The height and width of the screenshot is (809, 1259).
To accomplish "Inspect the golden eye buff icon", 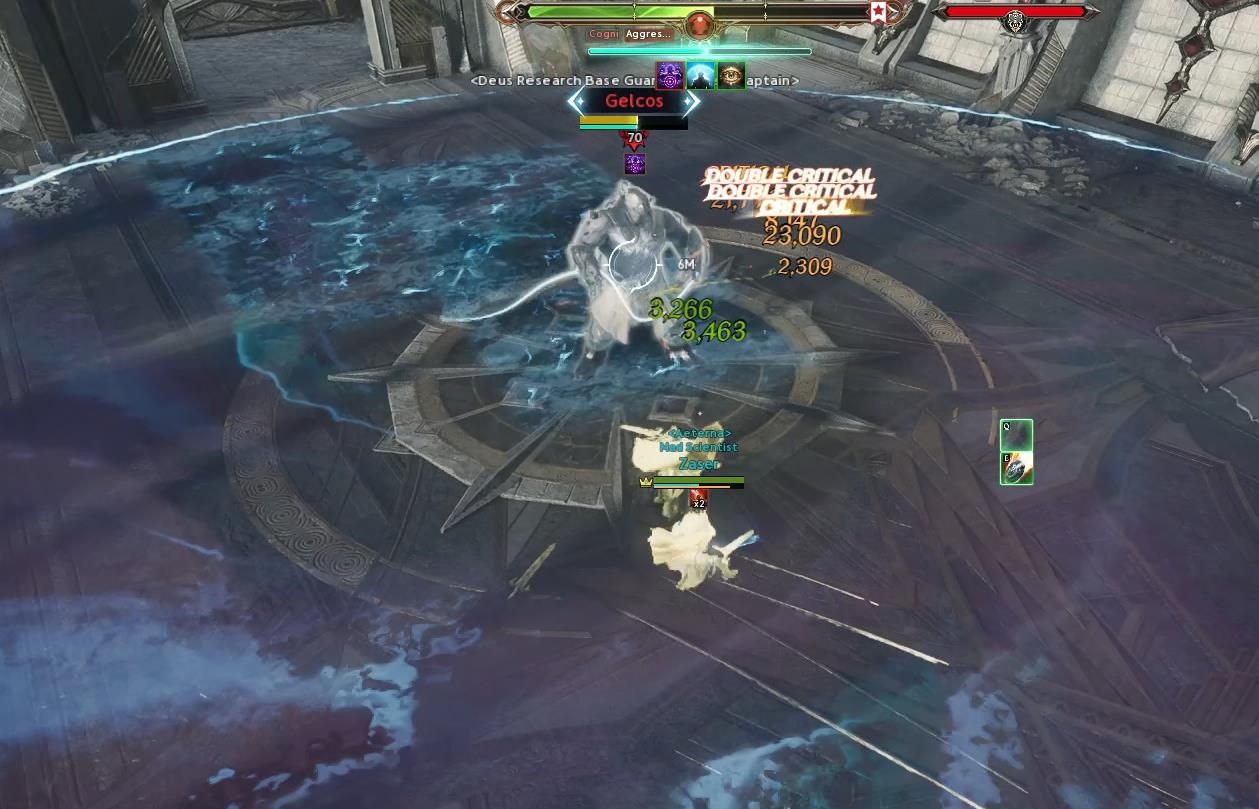I will tap(731, 75).
